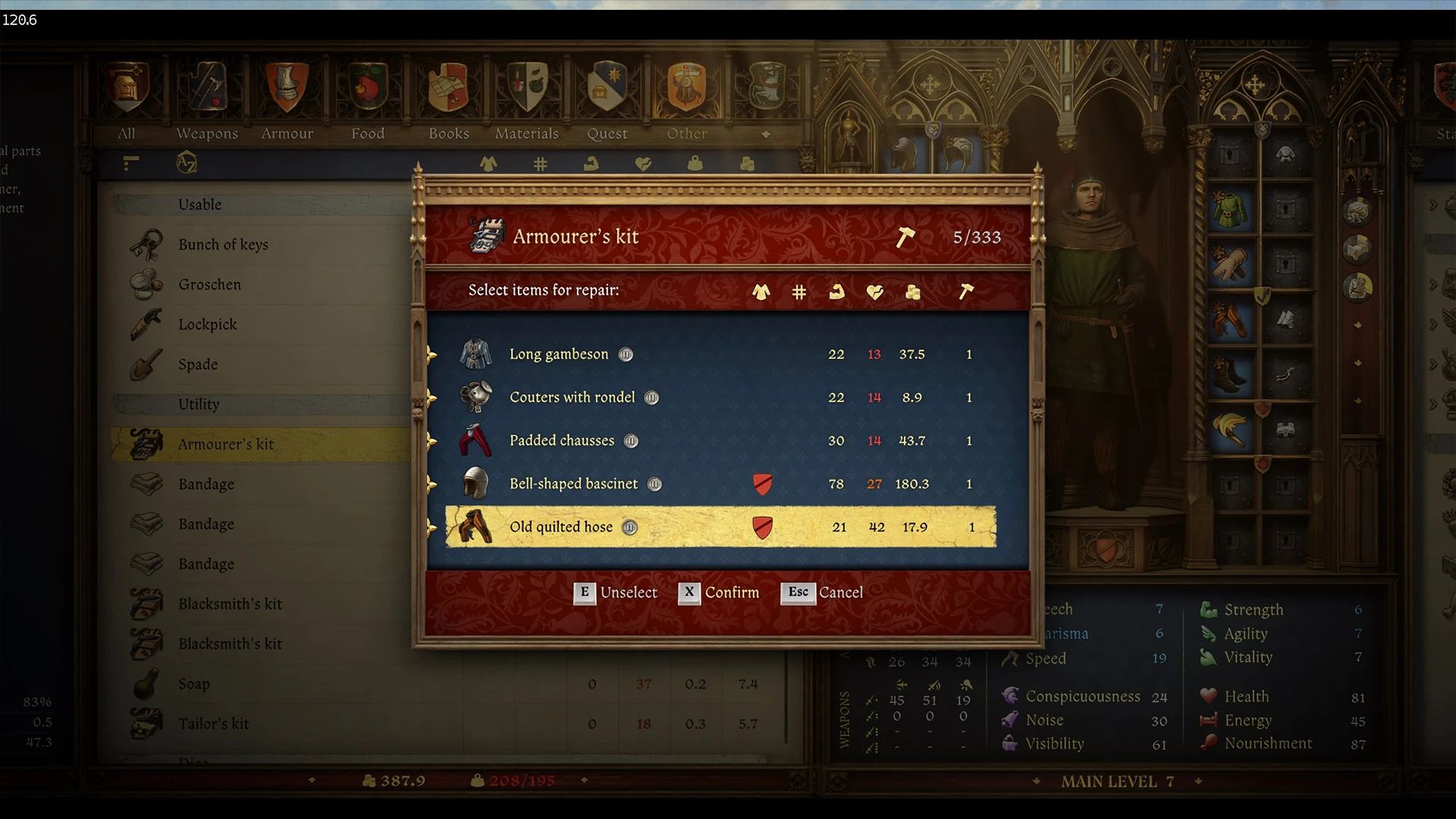Screen dimensions: 1456x819
Task: Select Padded chausses for repair
Action: (x=562, y=441)
